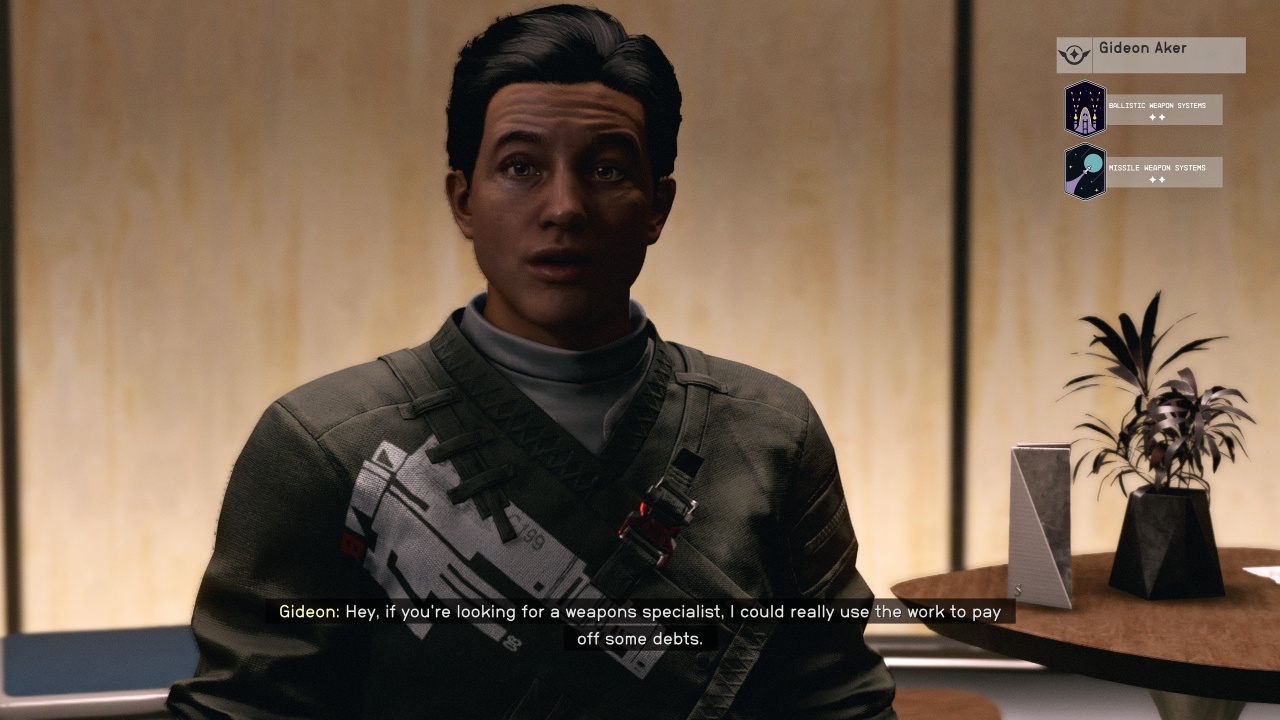The height and width of the screenshot is (720, 1280).
Task: Select the Gideon Aker name panel
Action: point(1150,55)
